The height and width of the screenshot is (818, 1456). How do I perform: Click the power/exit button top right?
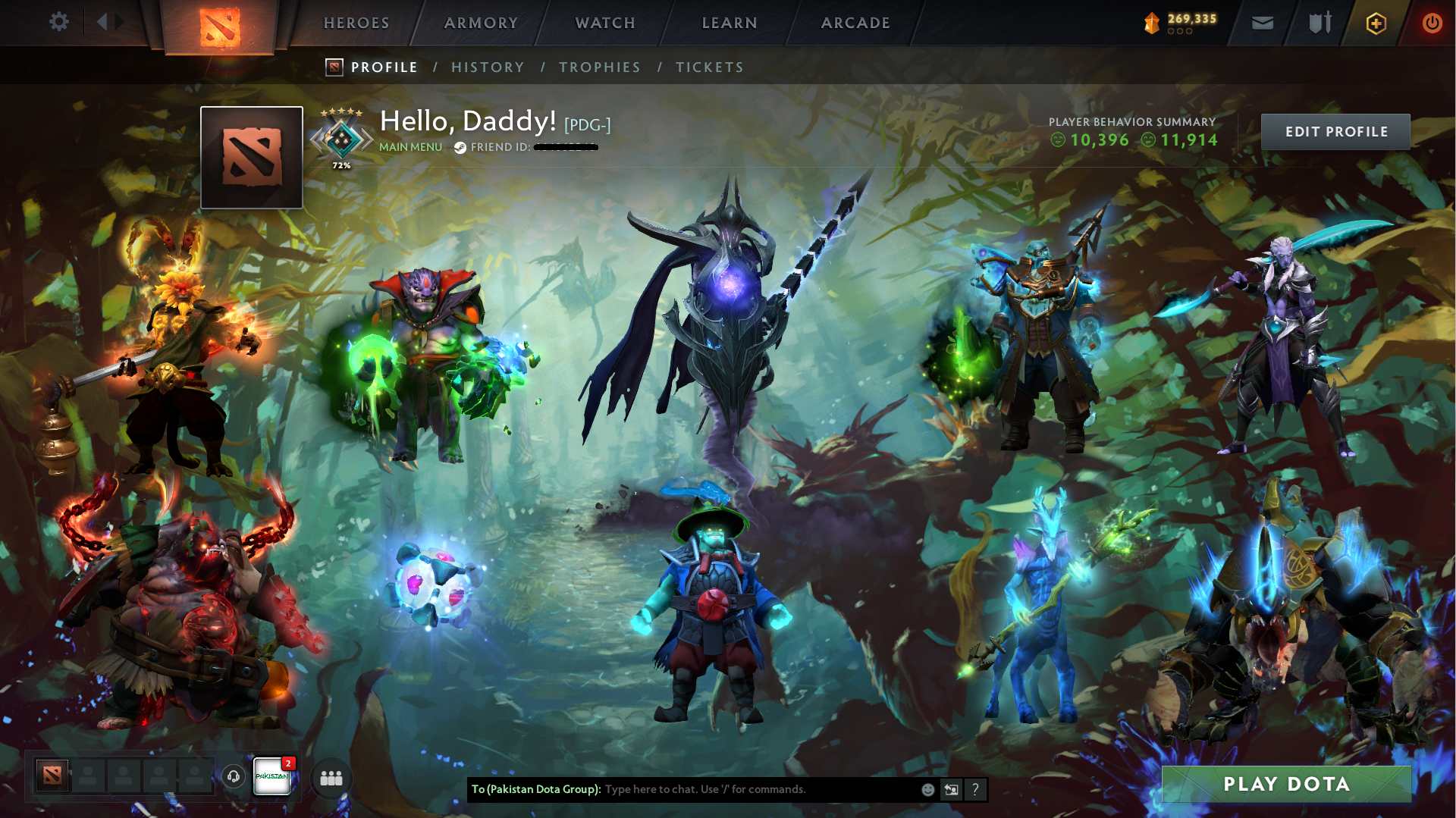[1432, 23]
